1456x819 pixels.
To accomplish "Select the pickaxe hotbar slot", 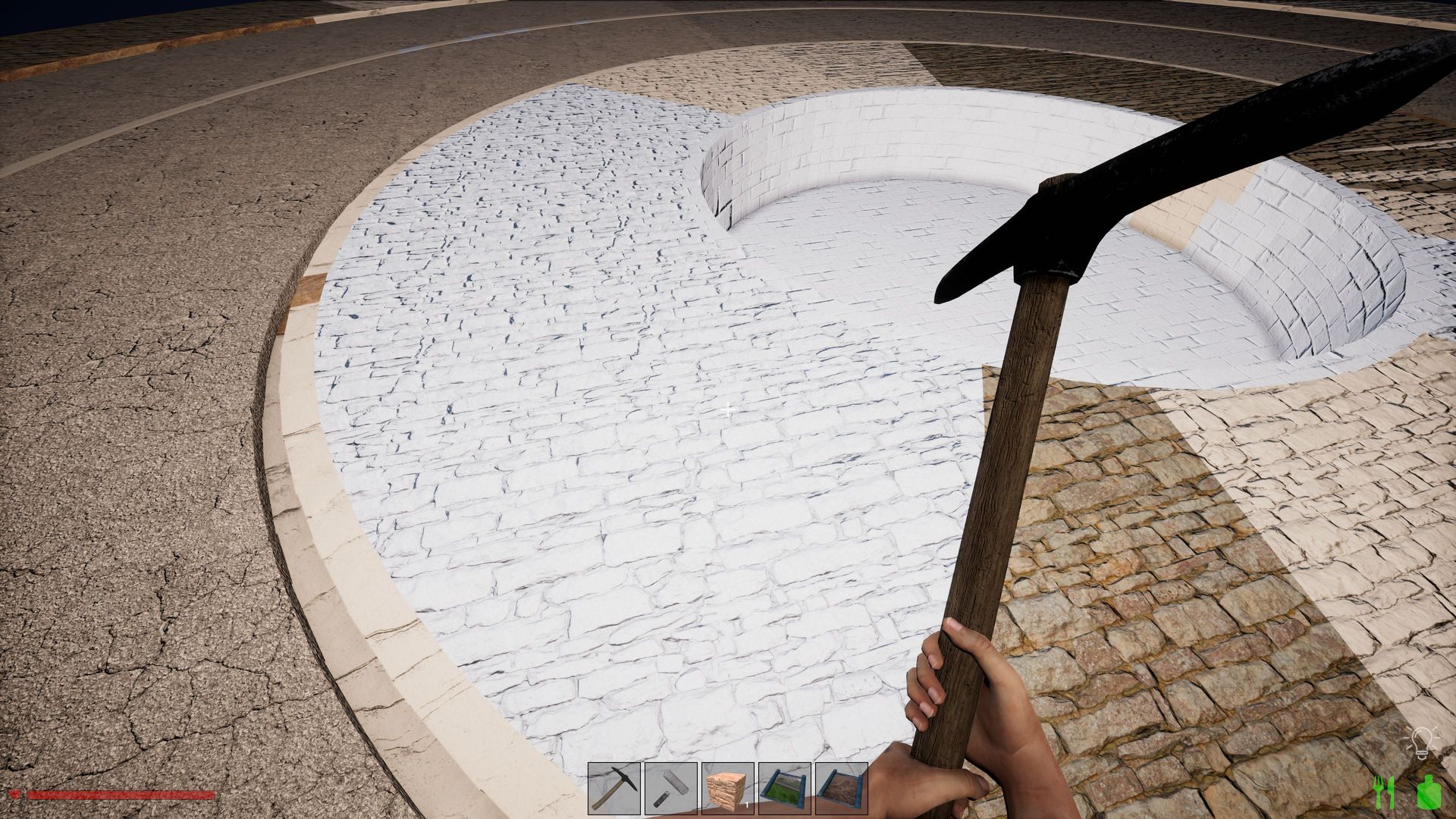I will pyautogui.click(x=614, y=789).
